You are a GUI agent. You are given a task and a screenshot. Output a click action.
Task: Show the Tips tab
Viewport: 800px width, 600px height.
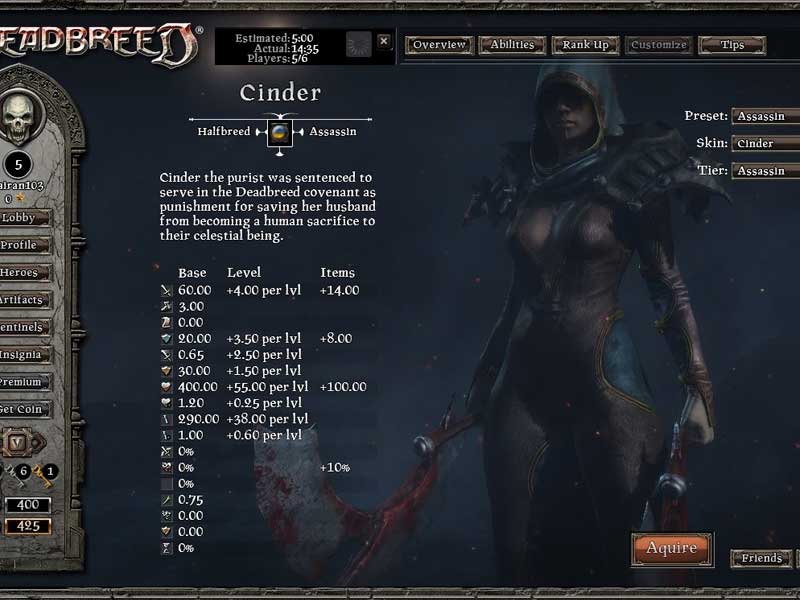[732, 45]
